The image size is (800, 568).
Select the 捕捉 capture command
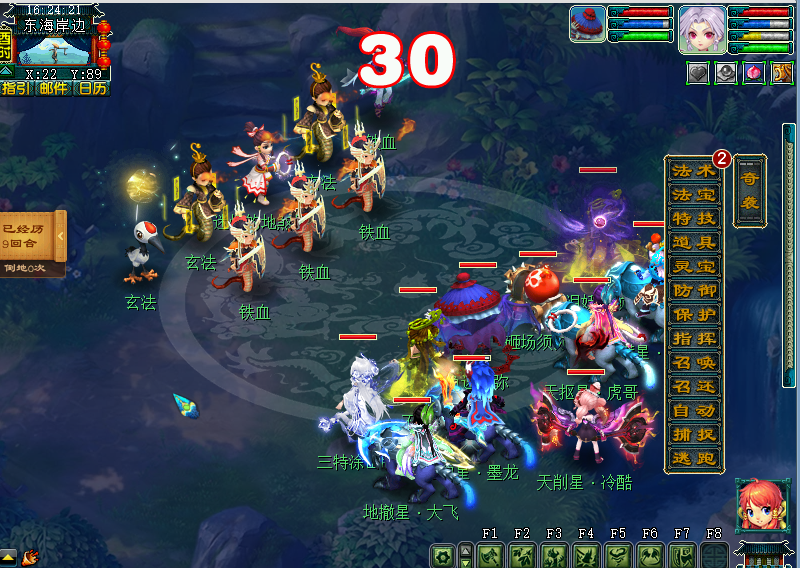[x=694, y=434]
